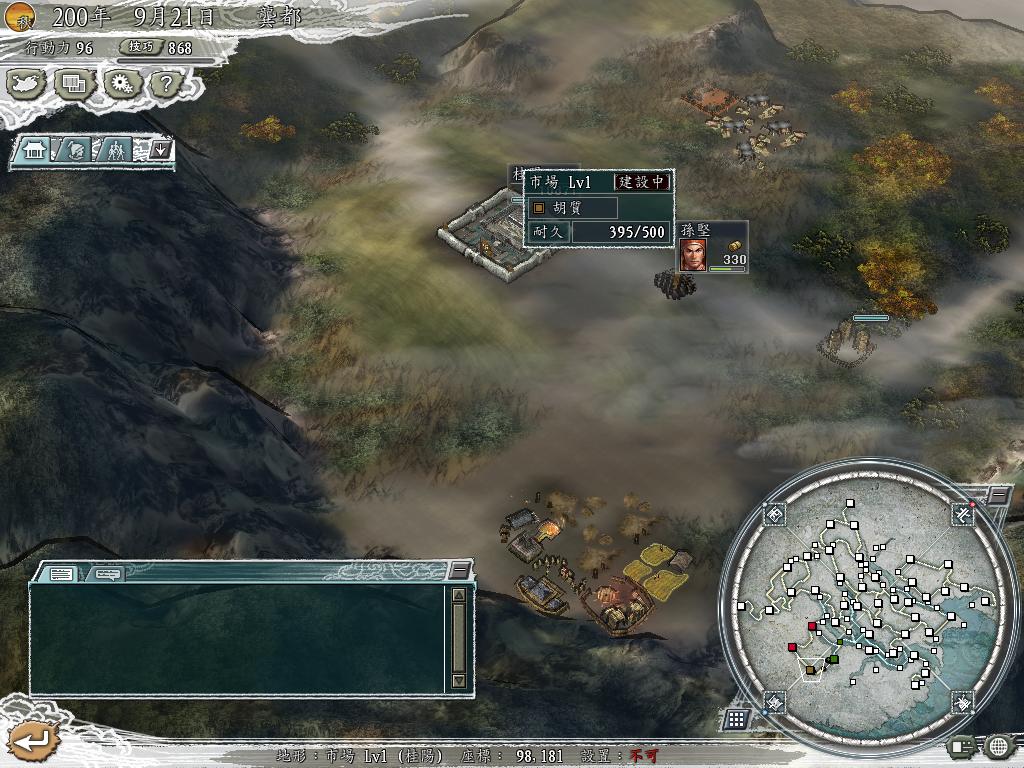Minimize the minimap panel

[999, 495]
